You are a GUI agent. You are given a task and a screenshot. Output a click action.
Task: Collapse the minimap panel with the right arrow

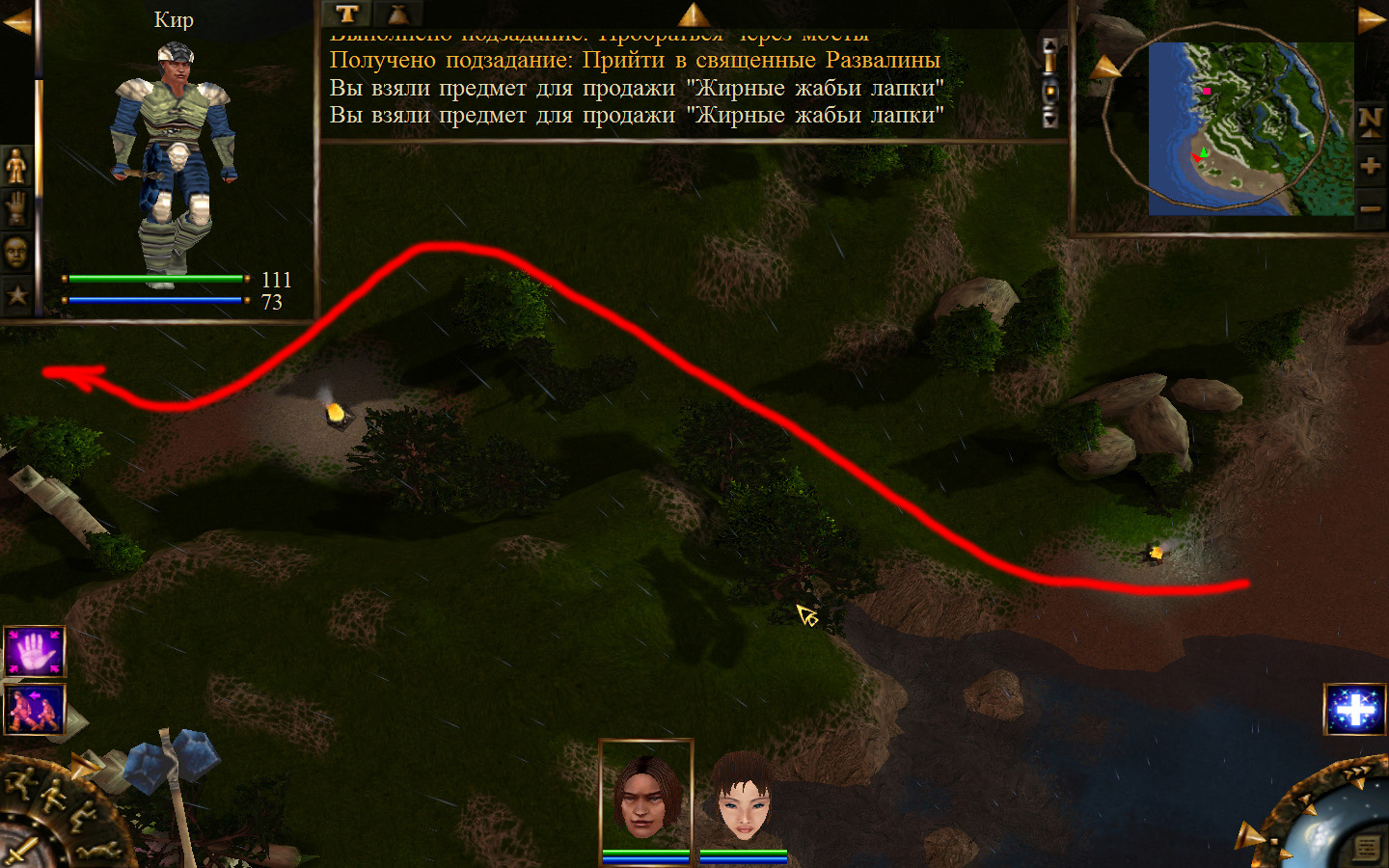(1372, 19)
